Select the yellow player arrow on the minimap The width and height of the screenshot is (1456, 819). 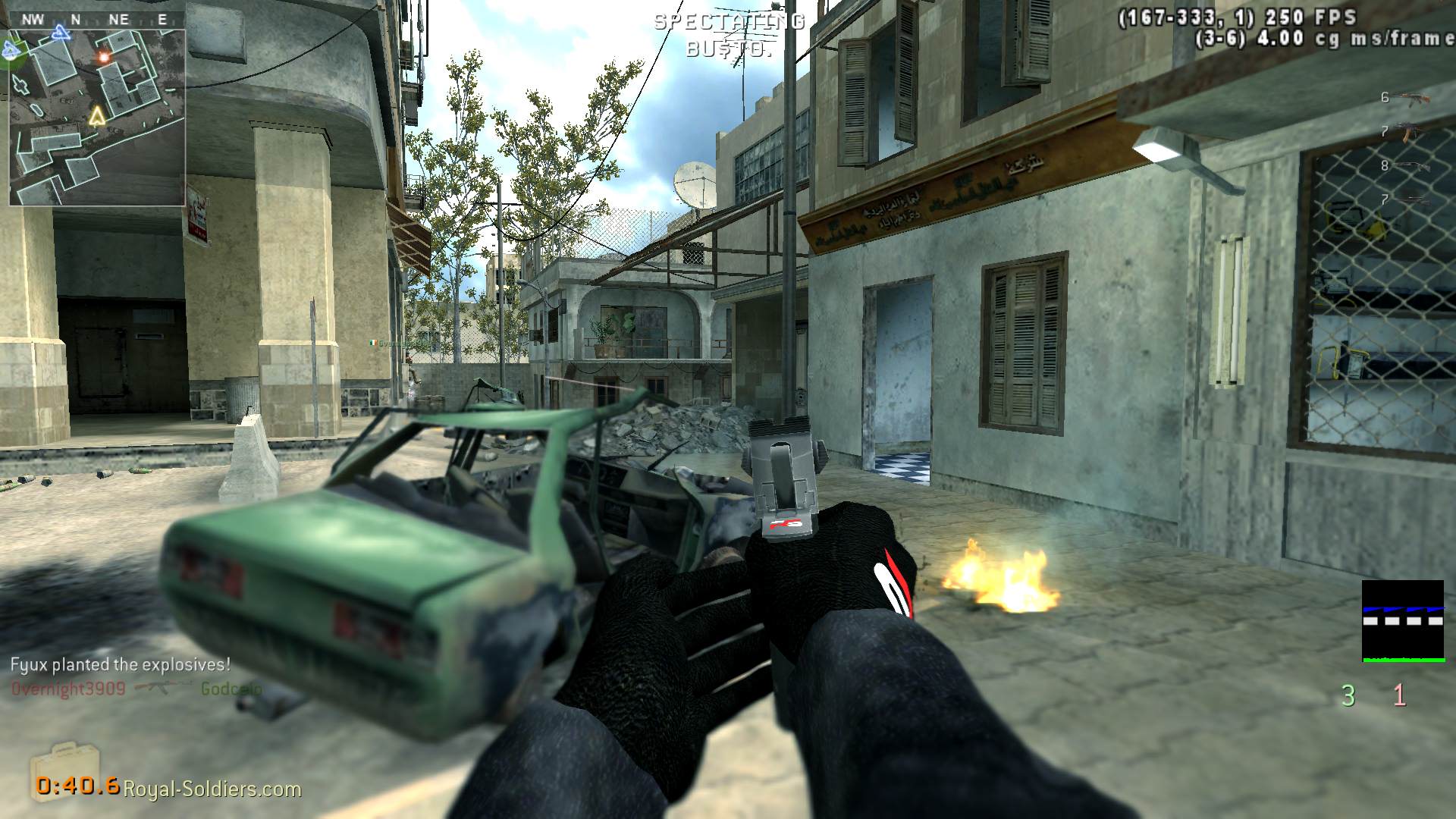pos(96,116)
